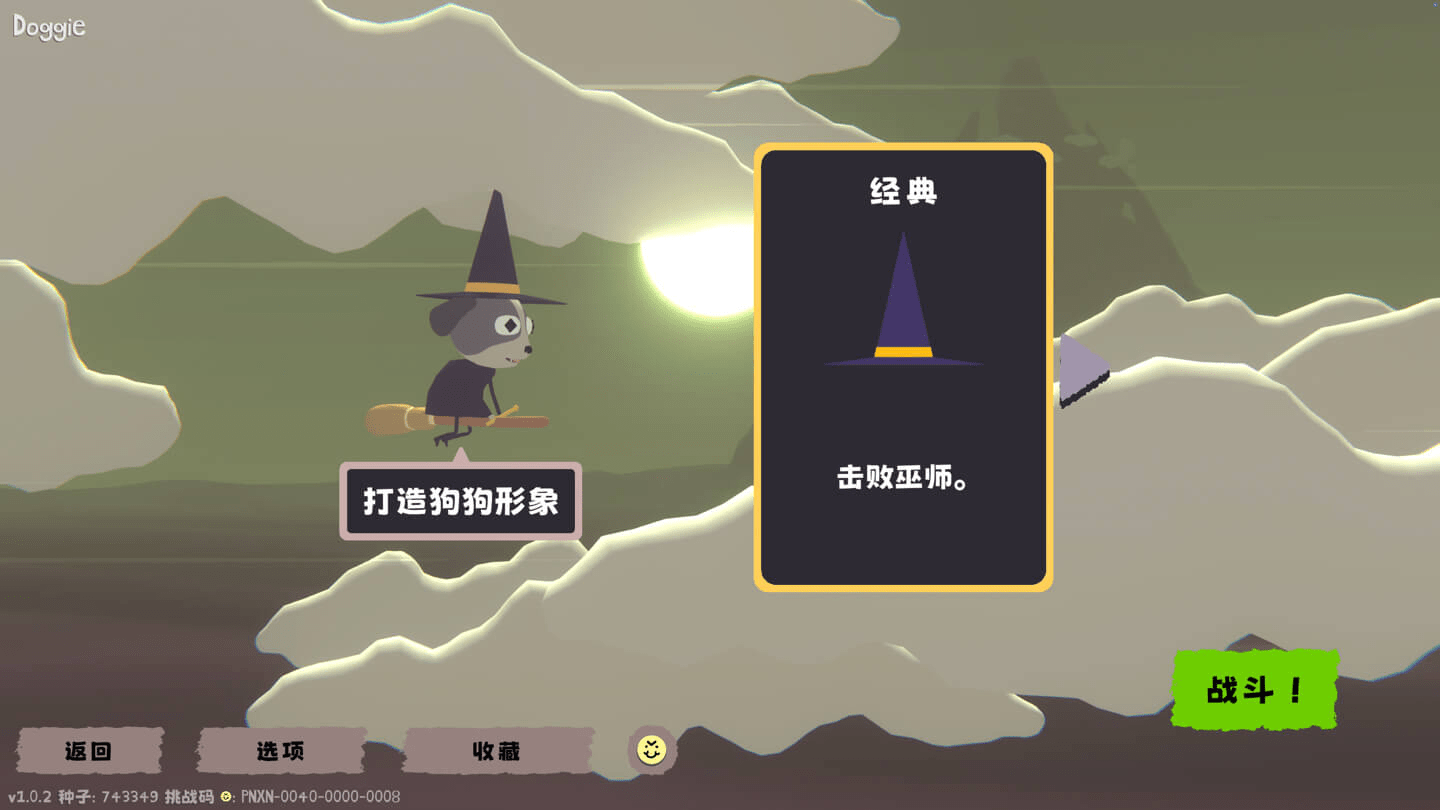Switch to the 收藏 collection screen
The image size is (1440, 810).
497,750
